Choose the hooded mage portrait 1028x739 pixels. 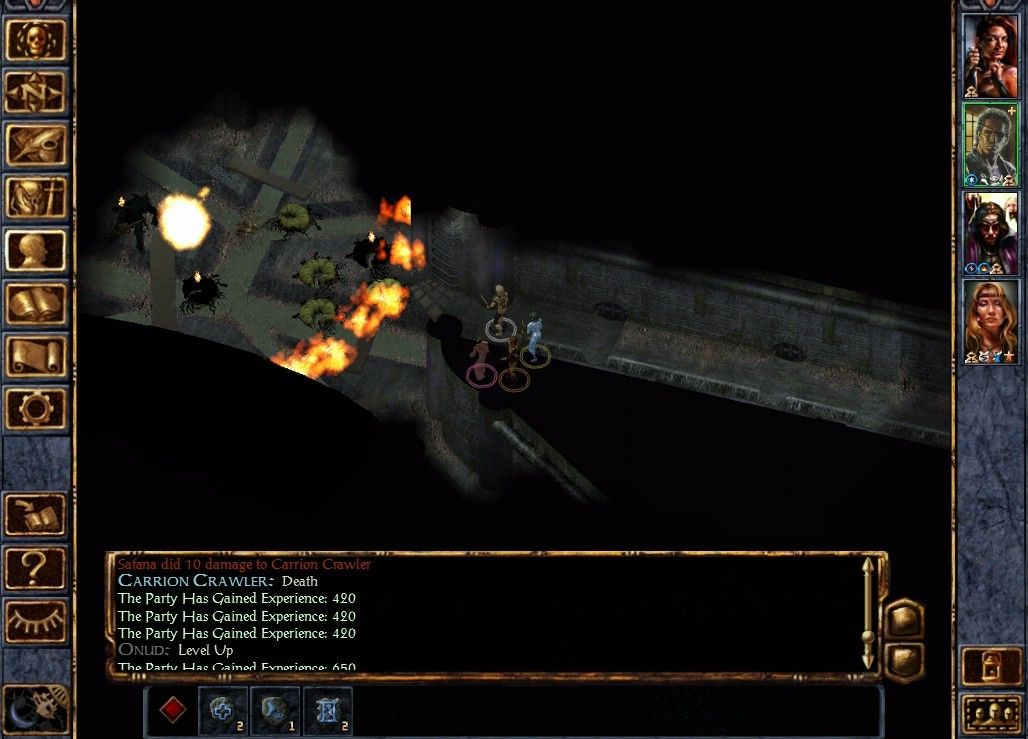point(990,232)
